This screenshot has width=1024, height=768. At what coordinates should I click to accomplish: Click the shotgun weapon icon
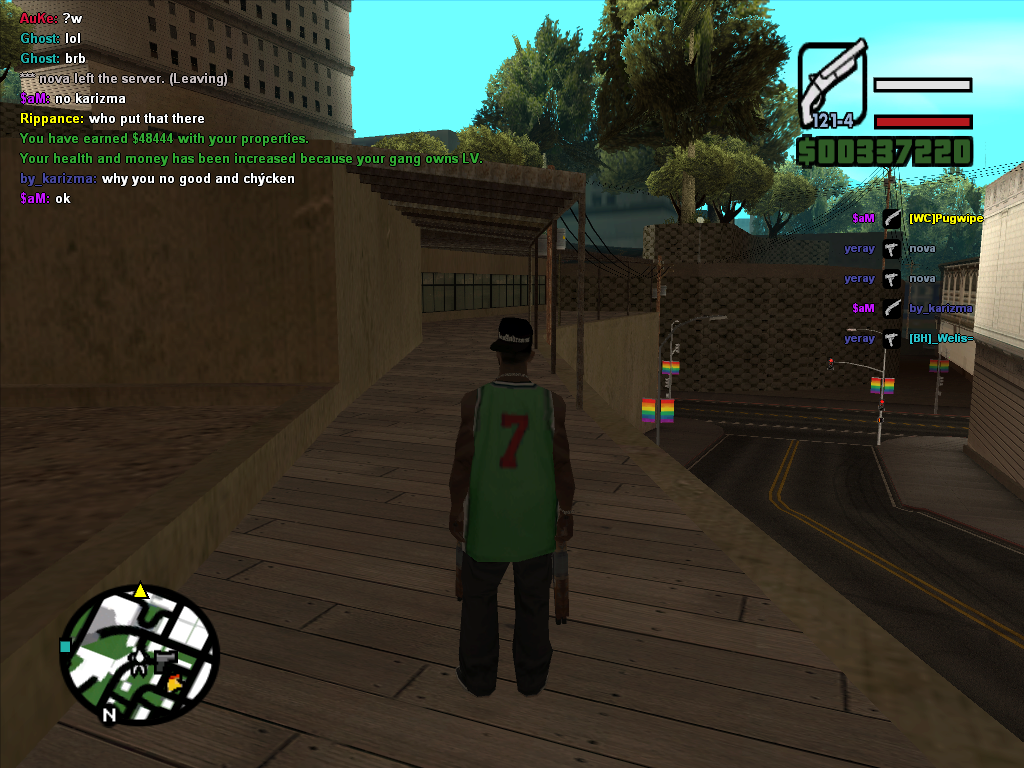click(832, 86)
